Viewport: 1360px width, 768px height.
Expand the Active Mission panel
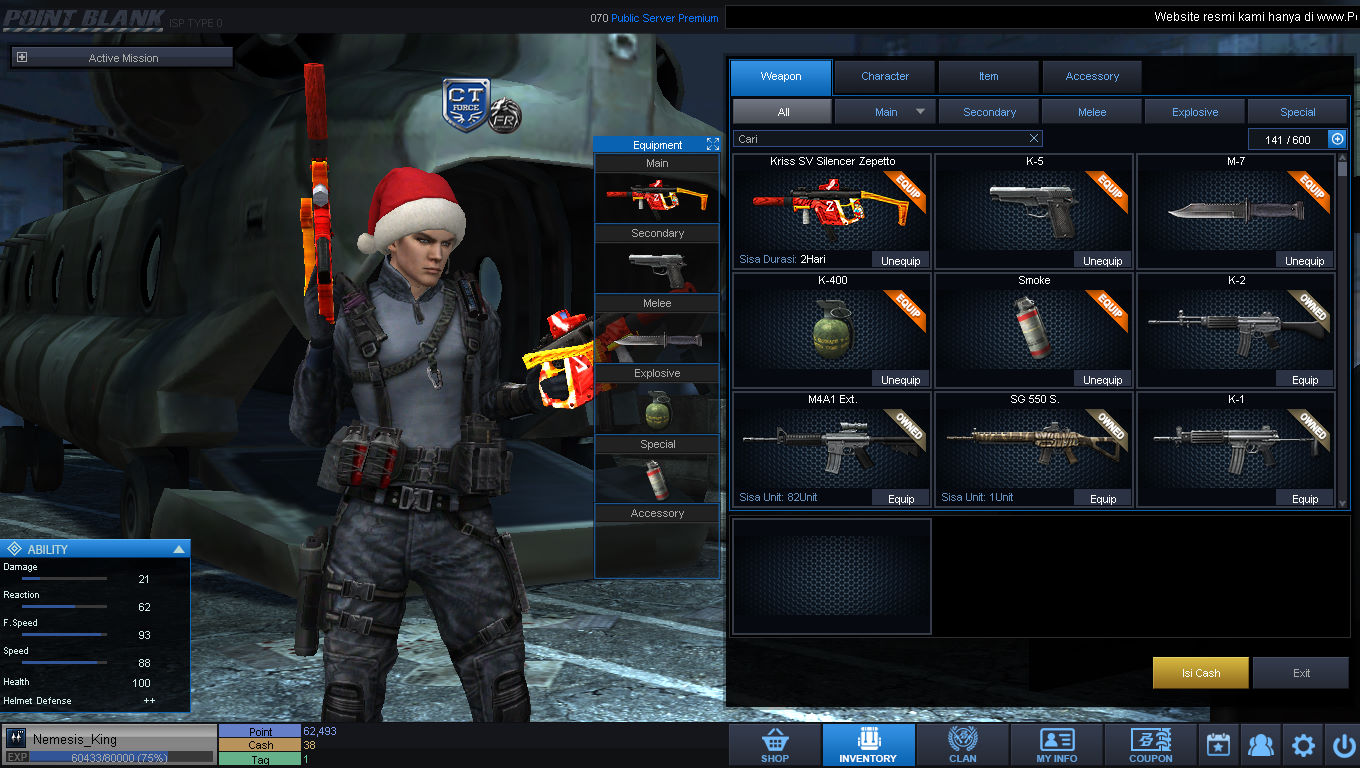point(22,58)
